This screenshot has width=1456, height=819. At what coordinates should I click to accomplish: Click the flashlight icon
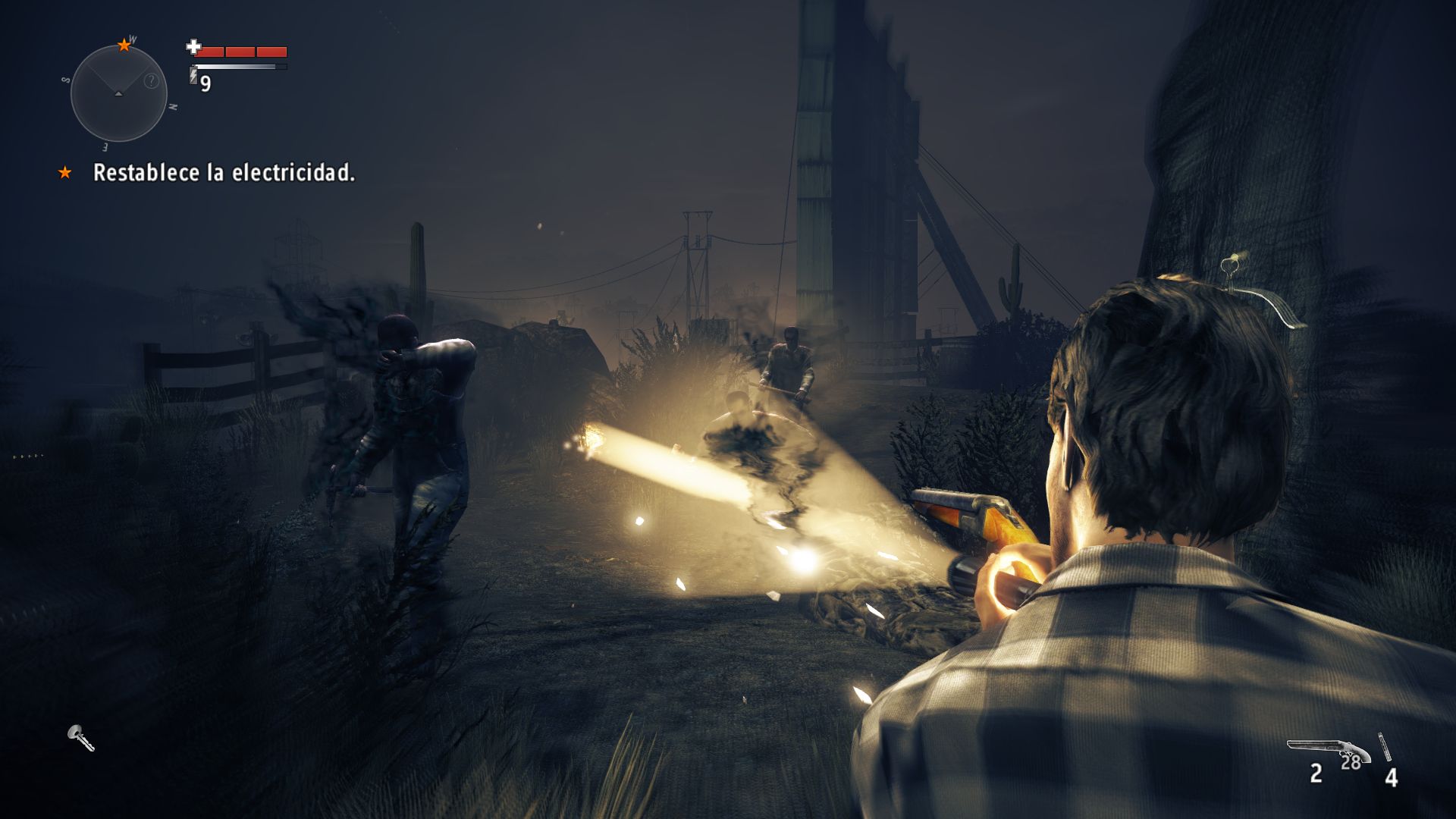click(x=80, y=737)
